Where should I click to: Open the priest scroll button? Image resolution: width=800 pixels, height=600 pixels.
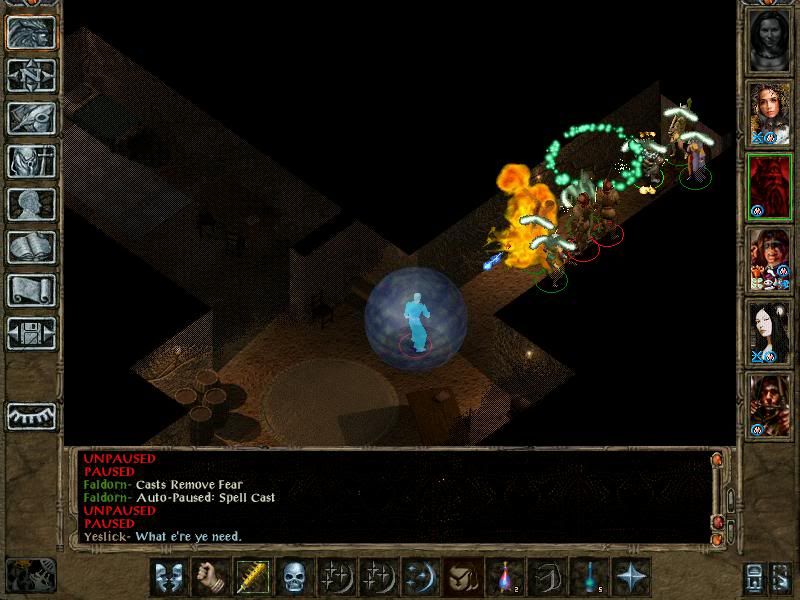click(x=31, y=290)
